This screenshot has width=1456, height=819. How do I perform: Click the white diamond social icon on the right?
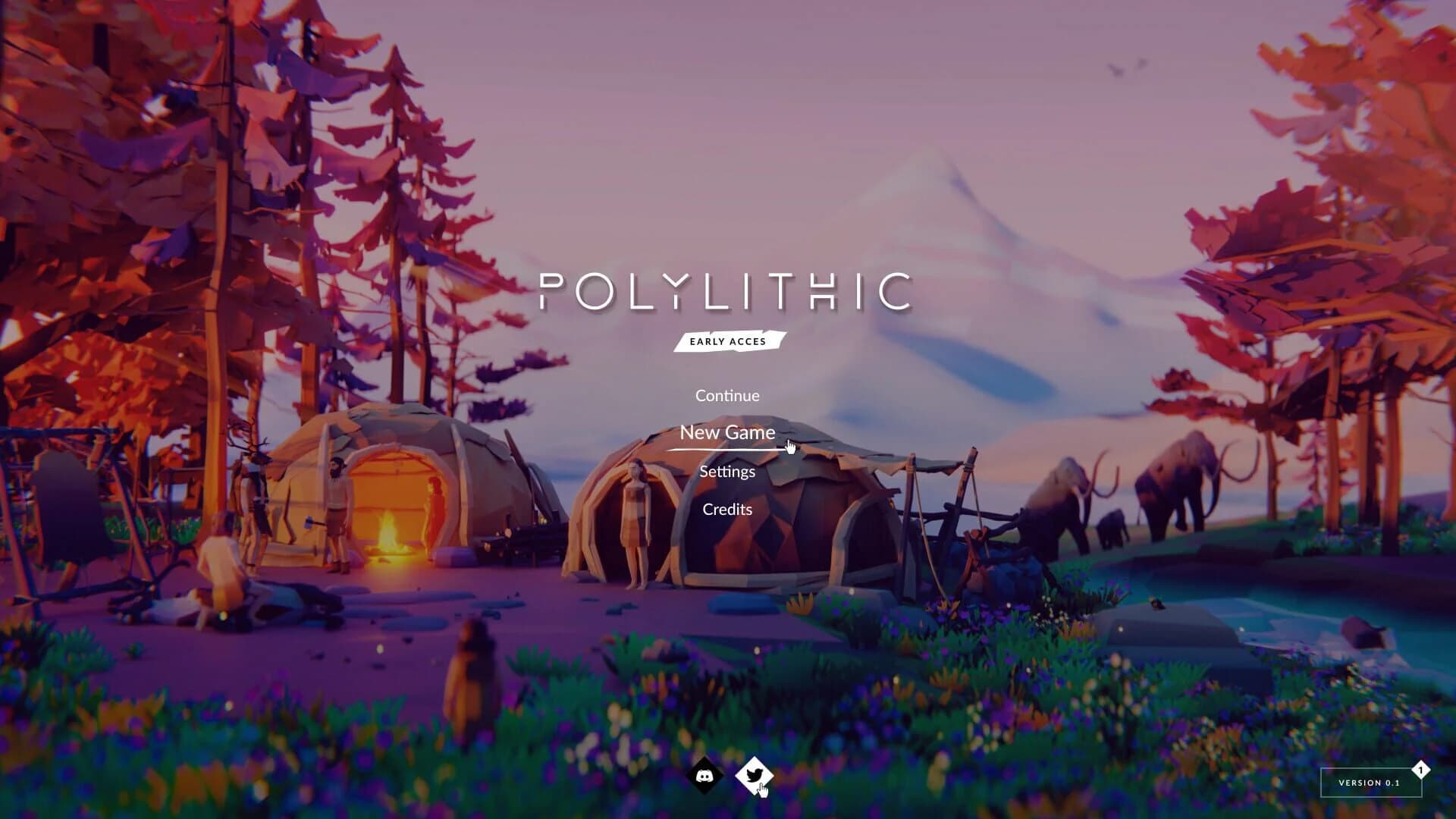click(755, 775)
